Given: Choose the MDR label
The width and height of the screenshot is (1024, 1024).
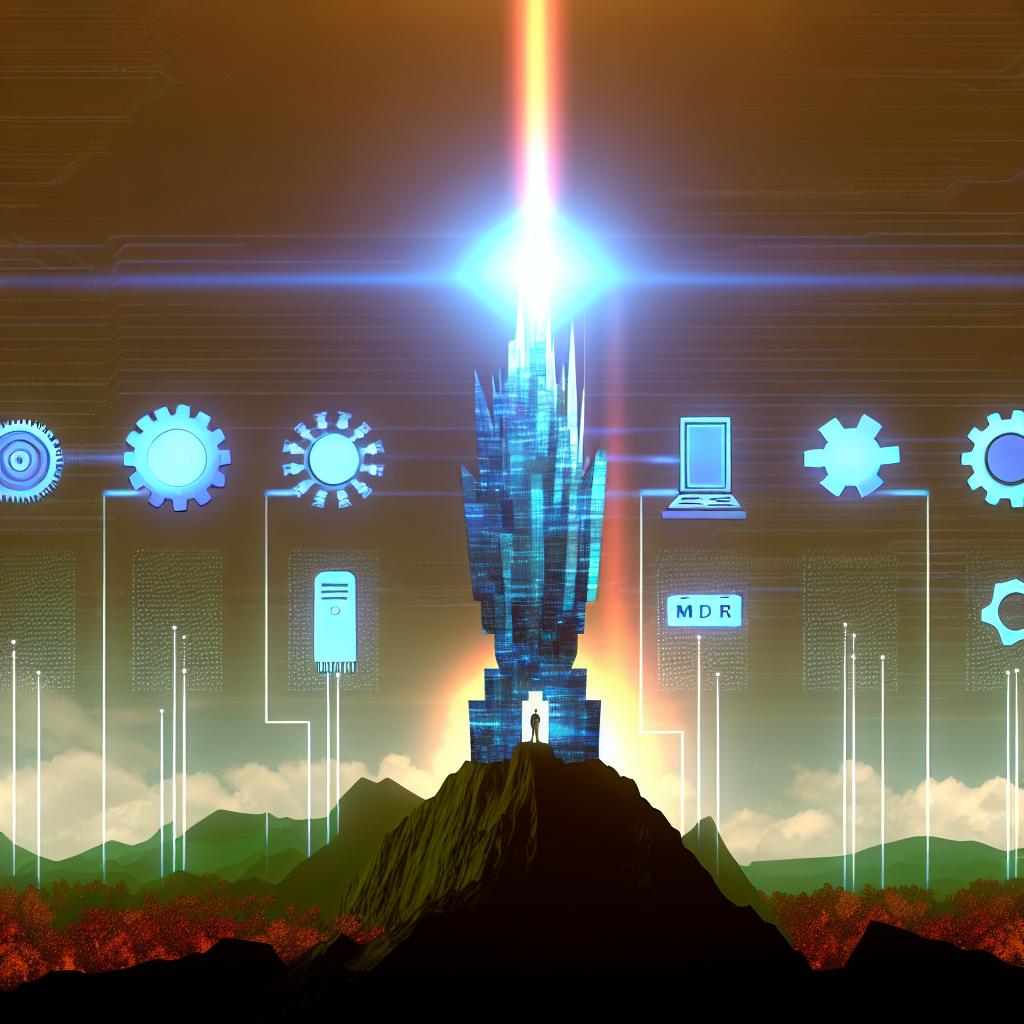Looking at the screenshot, I should 704,609.
